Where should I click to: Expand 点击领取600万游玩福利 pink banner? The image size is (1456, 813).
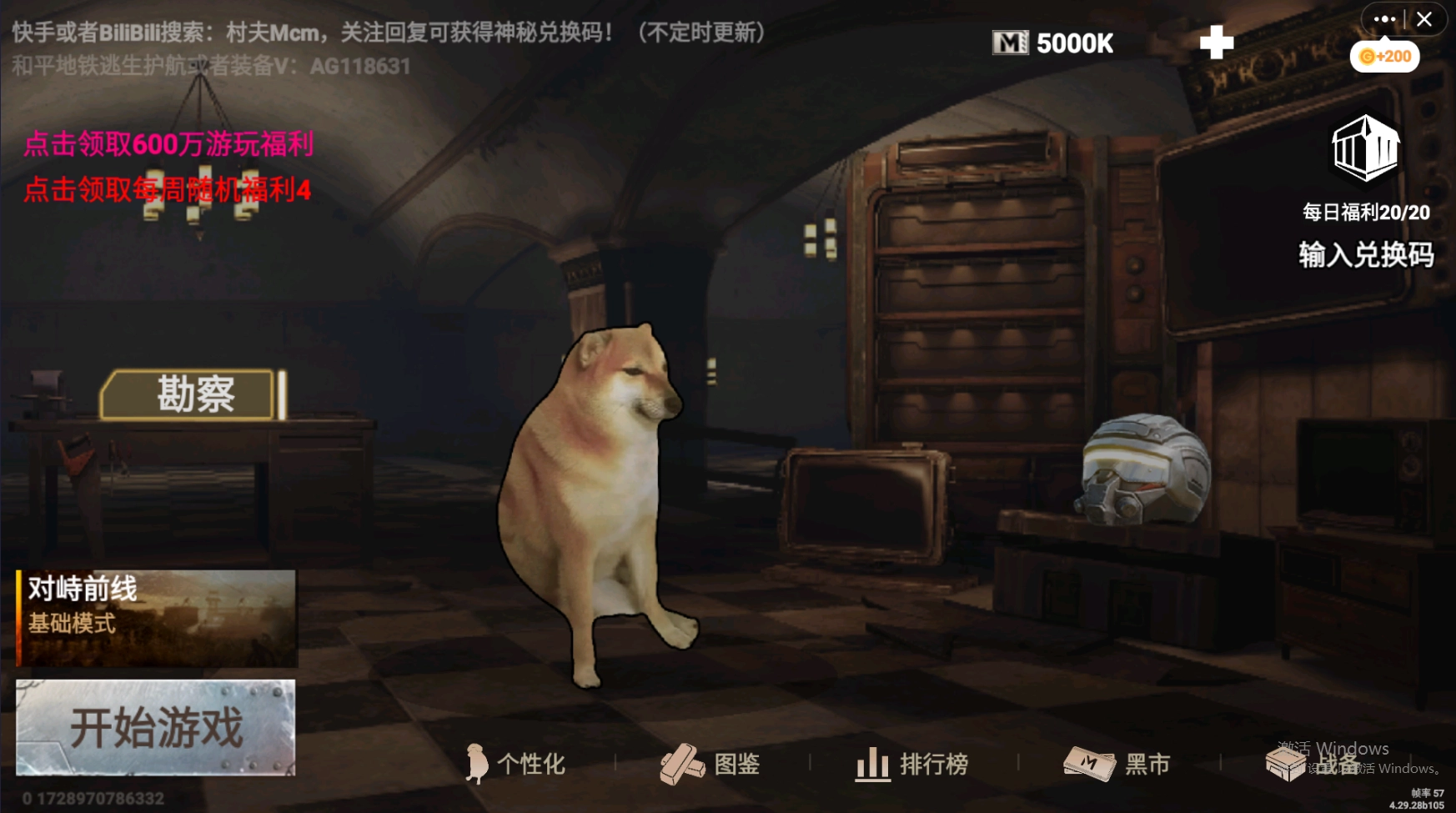point(169,144)
